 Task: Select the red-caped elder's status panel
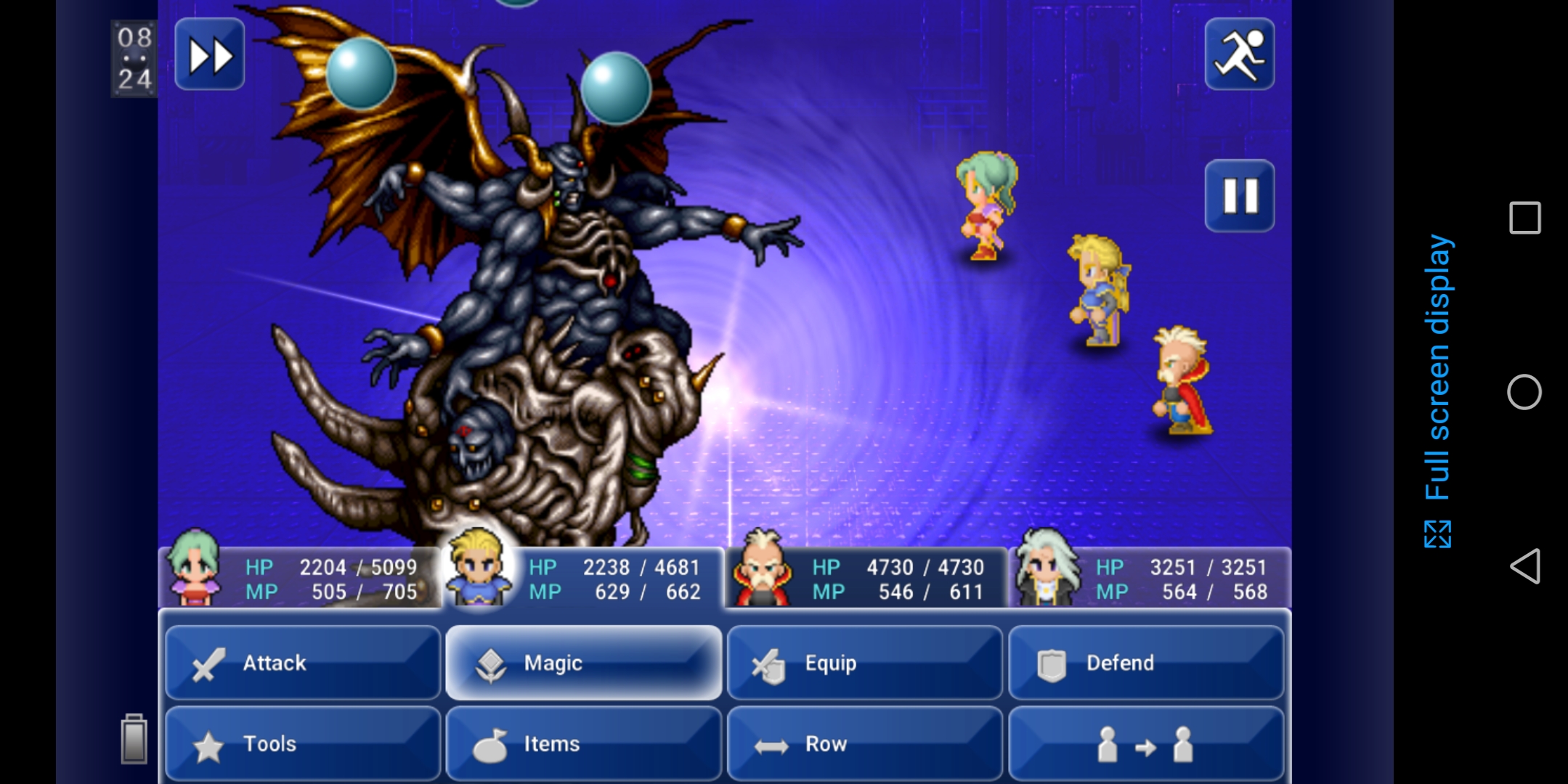866,578
